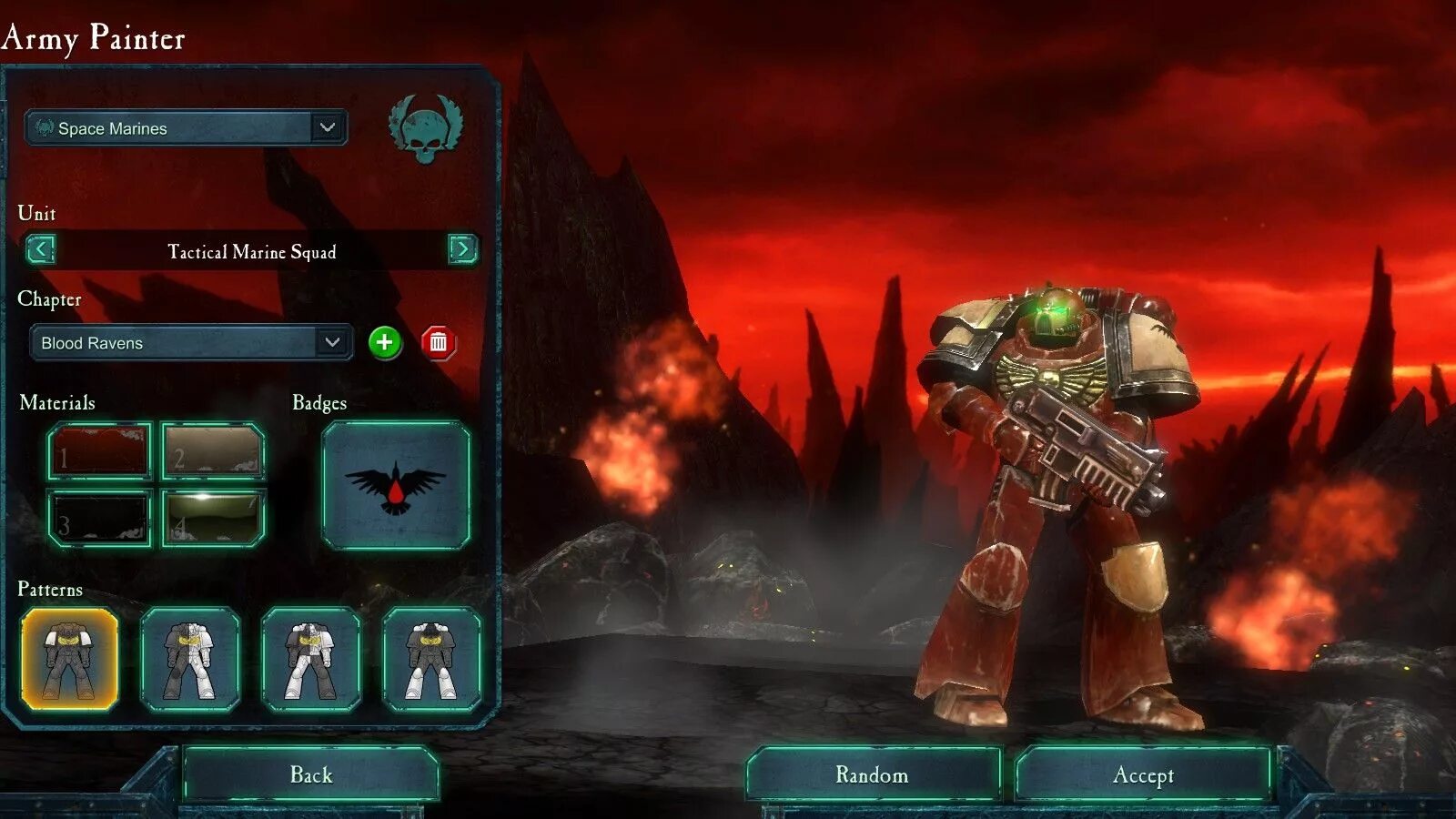Image resolution: width=1456 pixels, height=819 pixels.
Task: Select material swatch number 4
Action: click(x=213, y=519)
